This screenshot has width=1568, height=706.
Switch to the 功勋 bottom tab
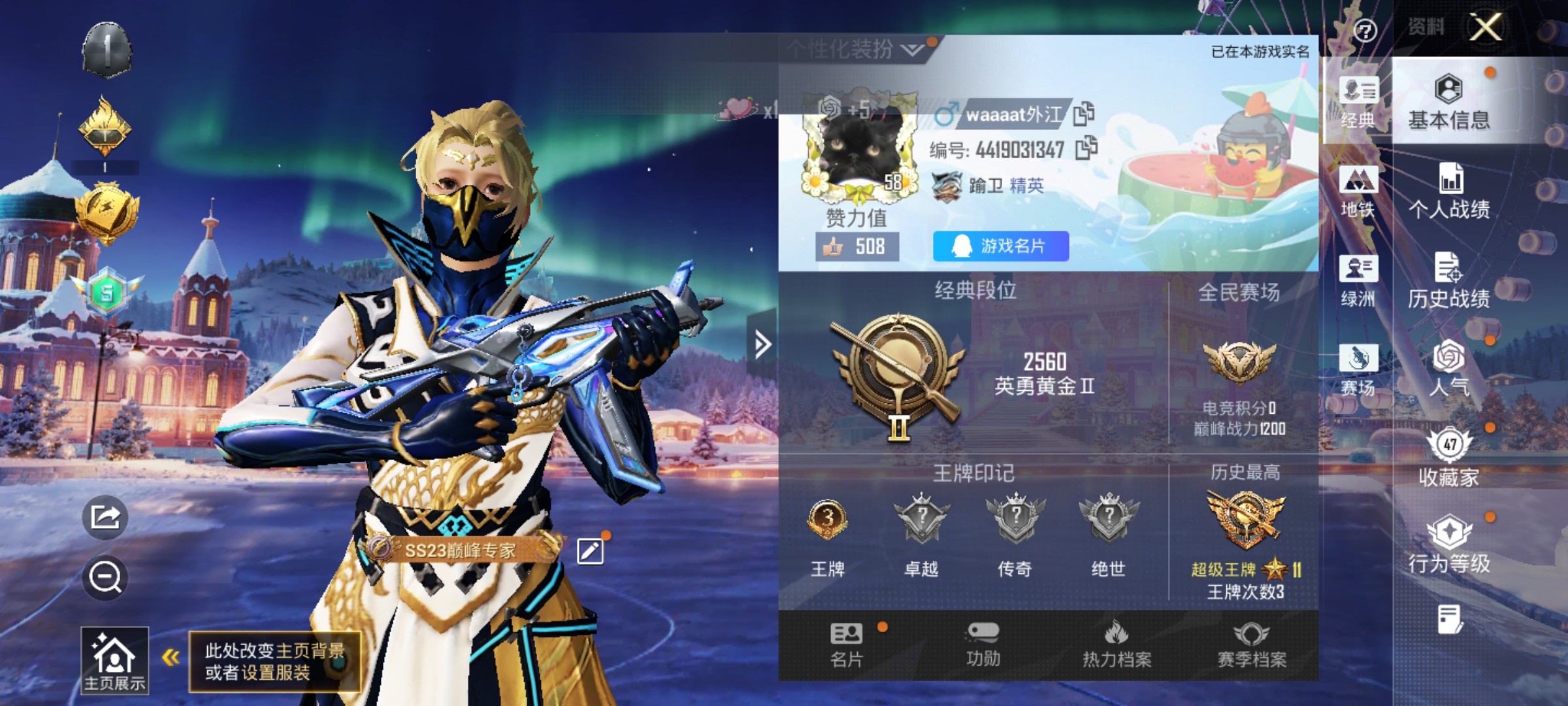point(983,645)
